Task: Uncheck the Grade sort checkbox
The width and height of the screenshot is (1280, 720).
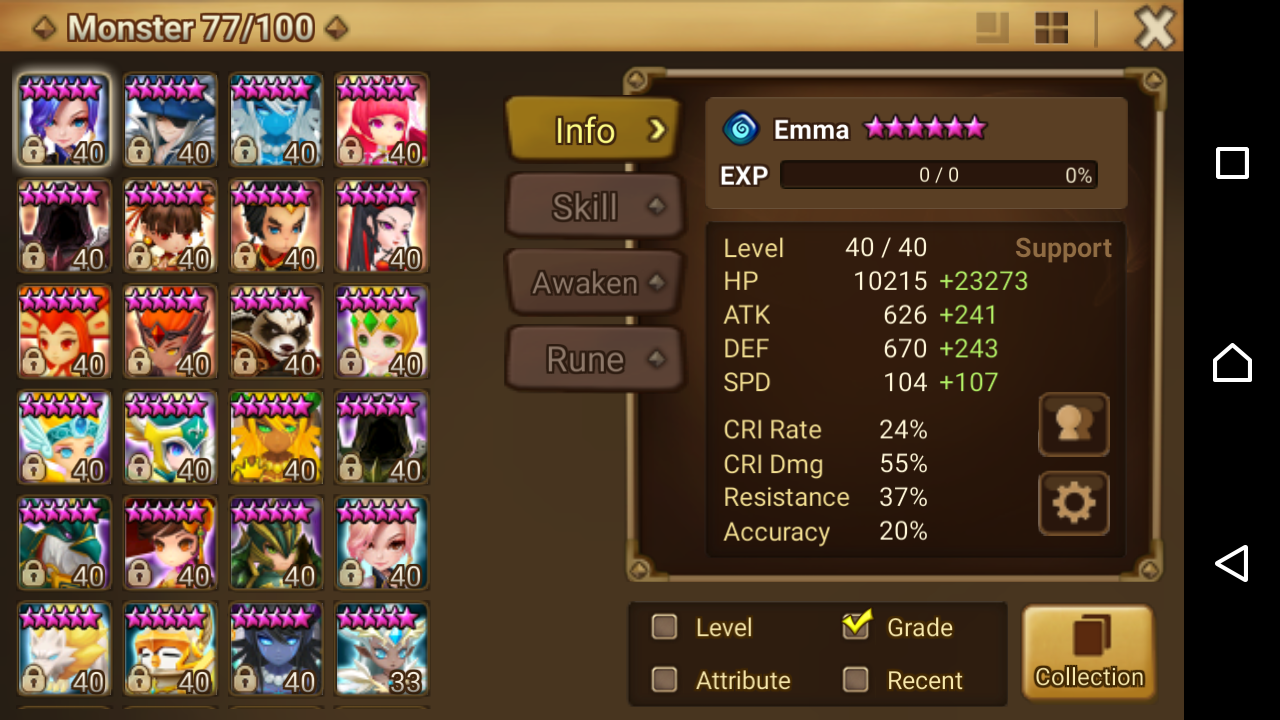Action: tap(856, 626)
